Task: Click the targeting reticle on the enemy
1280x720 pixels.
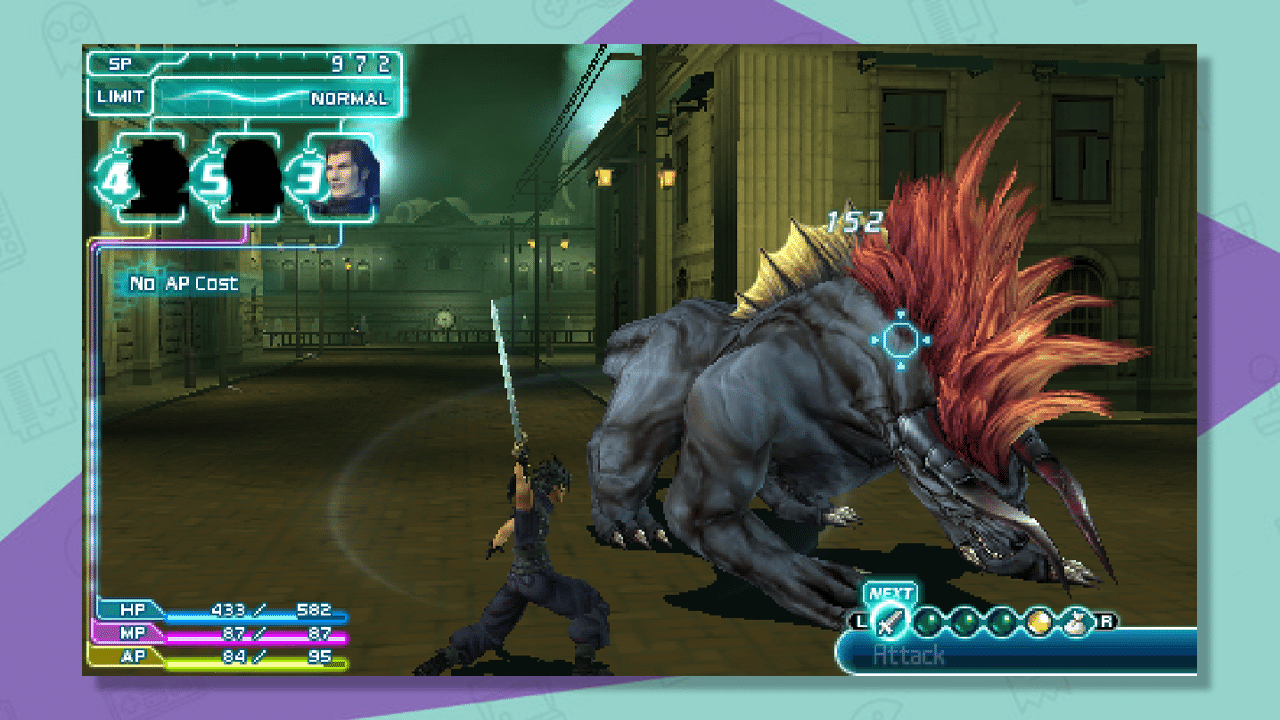Action: click(x=899, y=338)
